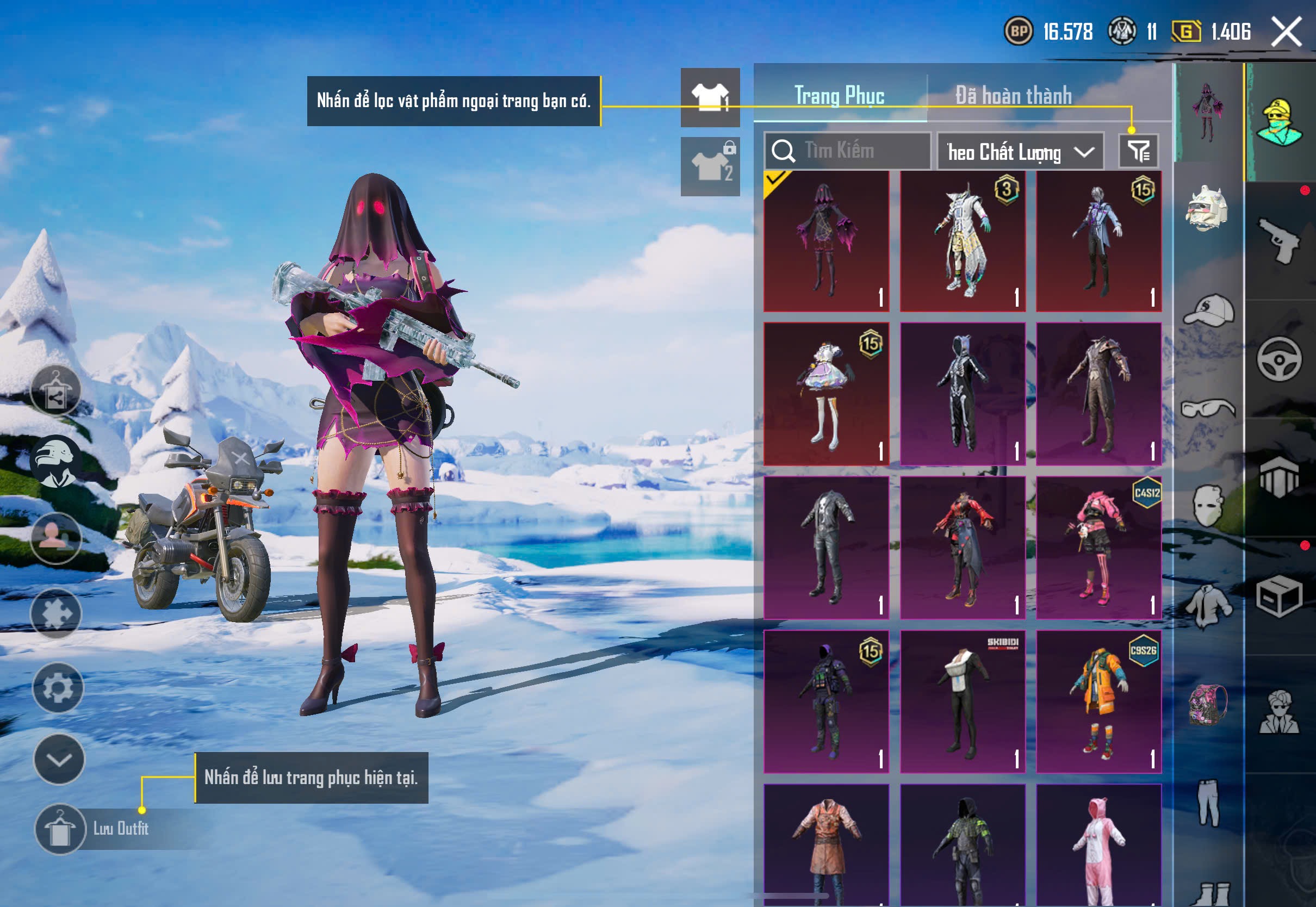Open the Theo Chất Lượng sort dropdown

click(1020, 152)
